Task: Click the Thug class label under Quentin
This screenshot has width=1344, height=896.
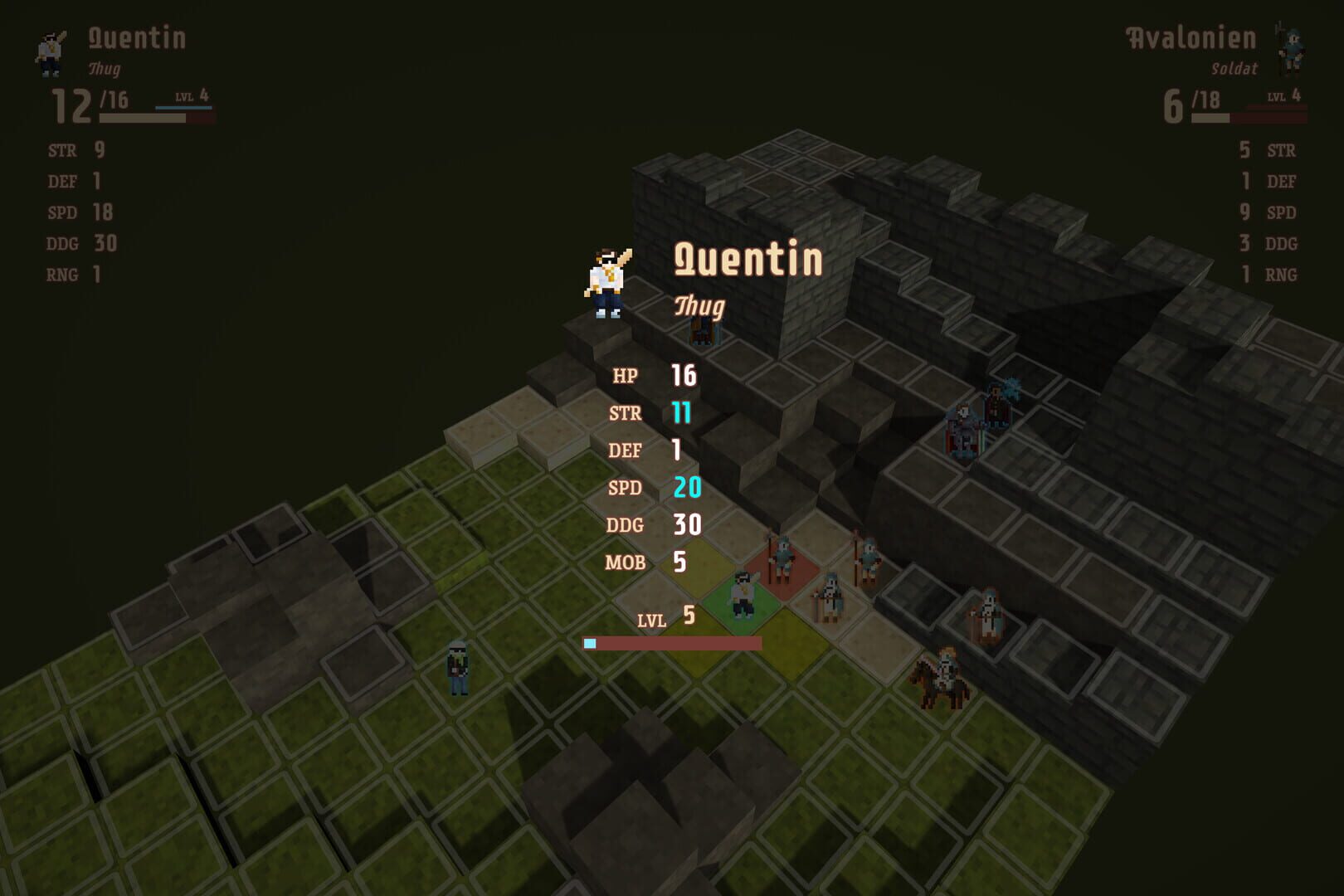Action: point(699,305)
